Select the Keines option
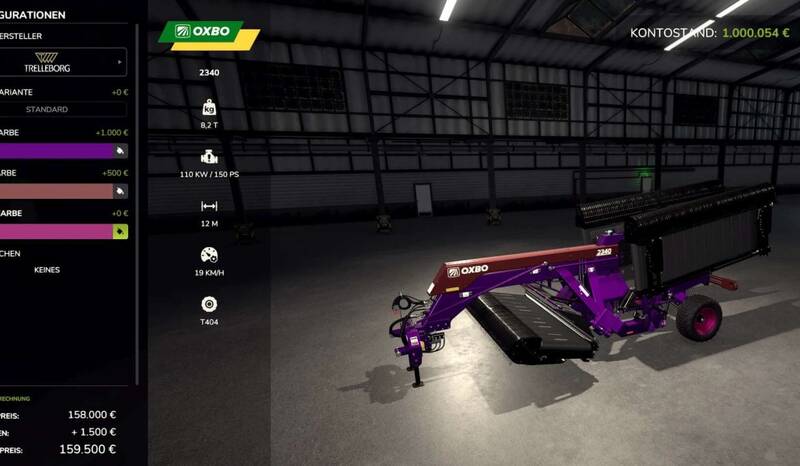800x466 pixels. point(48,270)
